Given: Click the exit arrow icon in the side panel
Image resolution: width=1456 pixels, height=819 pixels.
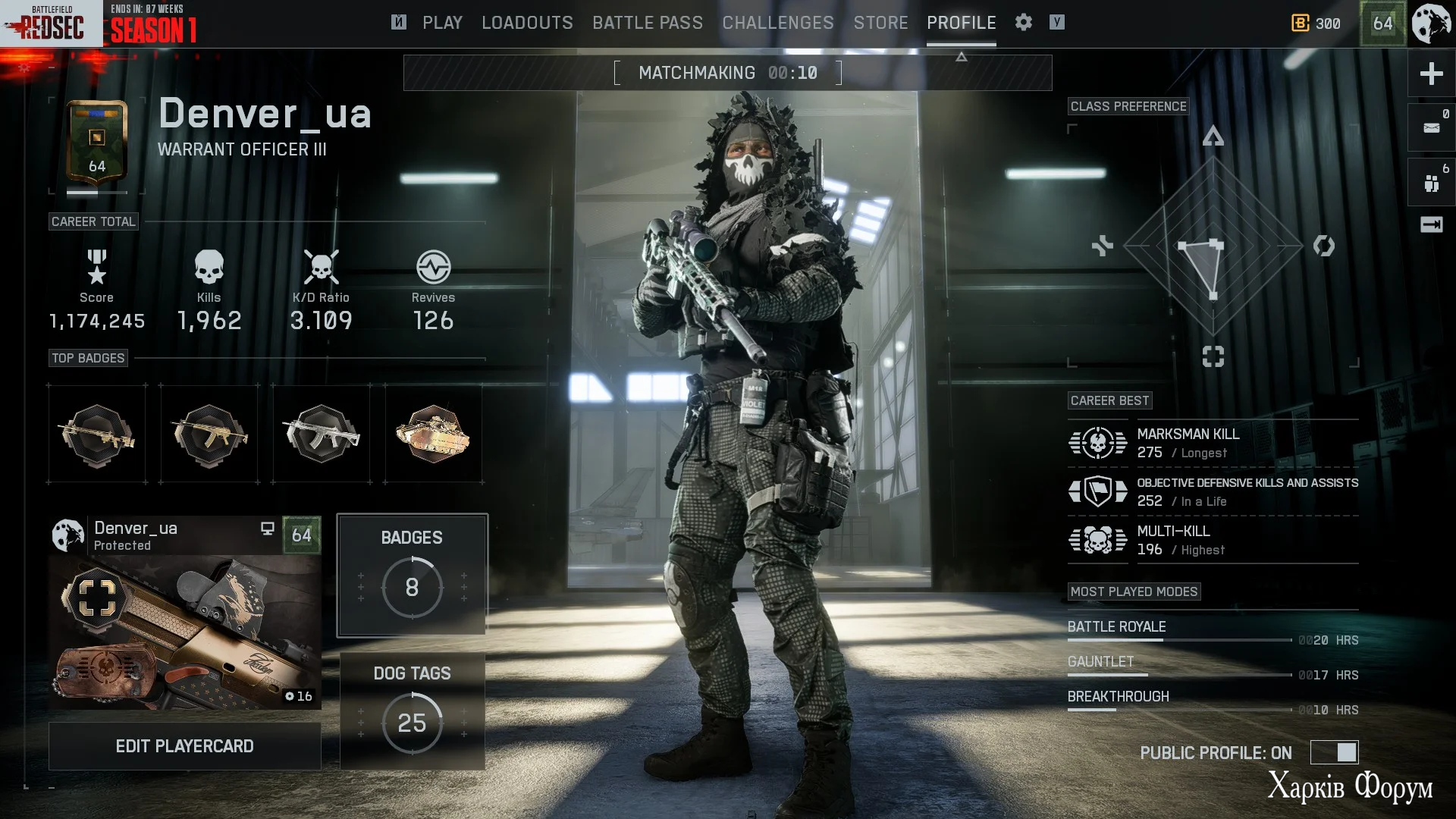Looking at the screenshot, I should click(1431, 224).
